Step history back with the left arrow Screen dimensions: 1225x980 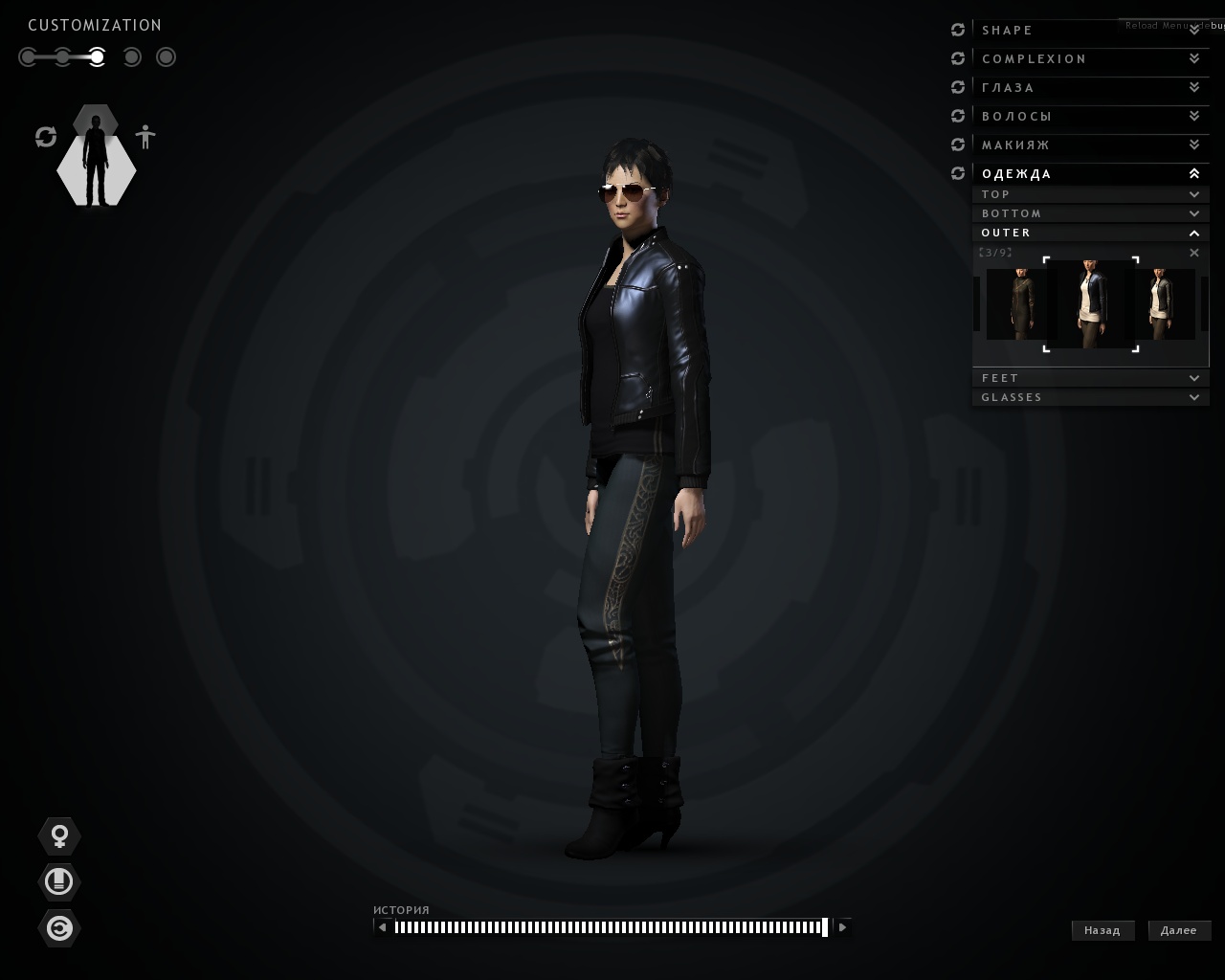(x=383, y=926)
